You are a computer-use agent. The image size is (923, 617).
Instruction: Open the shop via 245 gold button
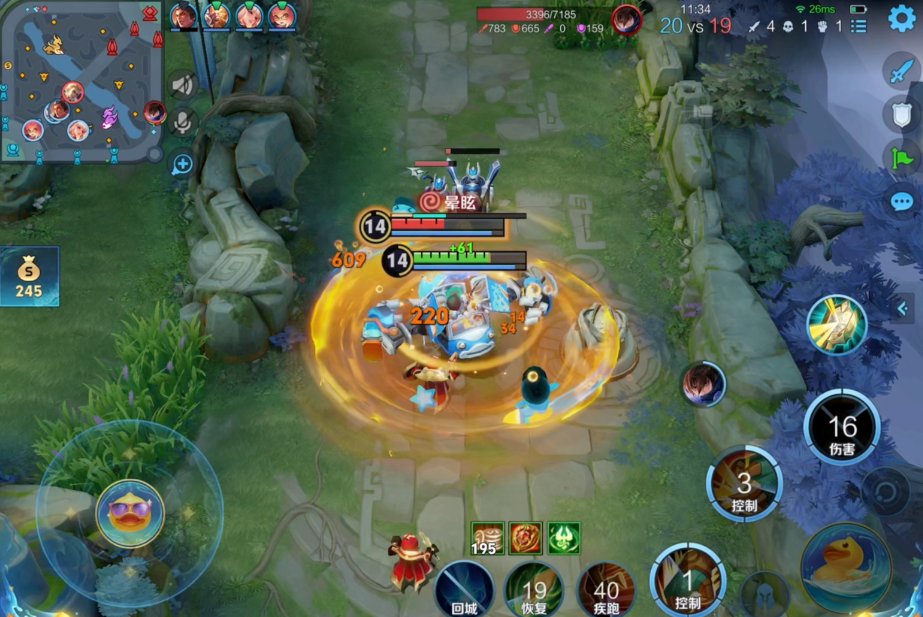[x=29, y=277]
